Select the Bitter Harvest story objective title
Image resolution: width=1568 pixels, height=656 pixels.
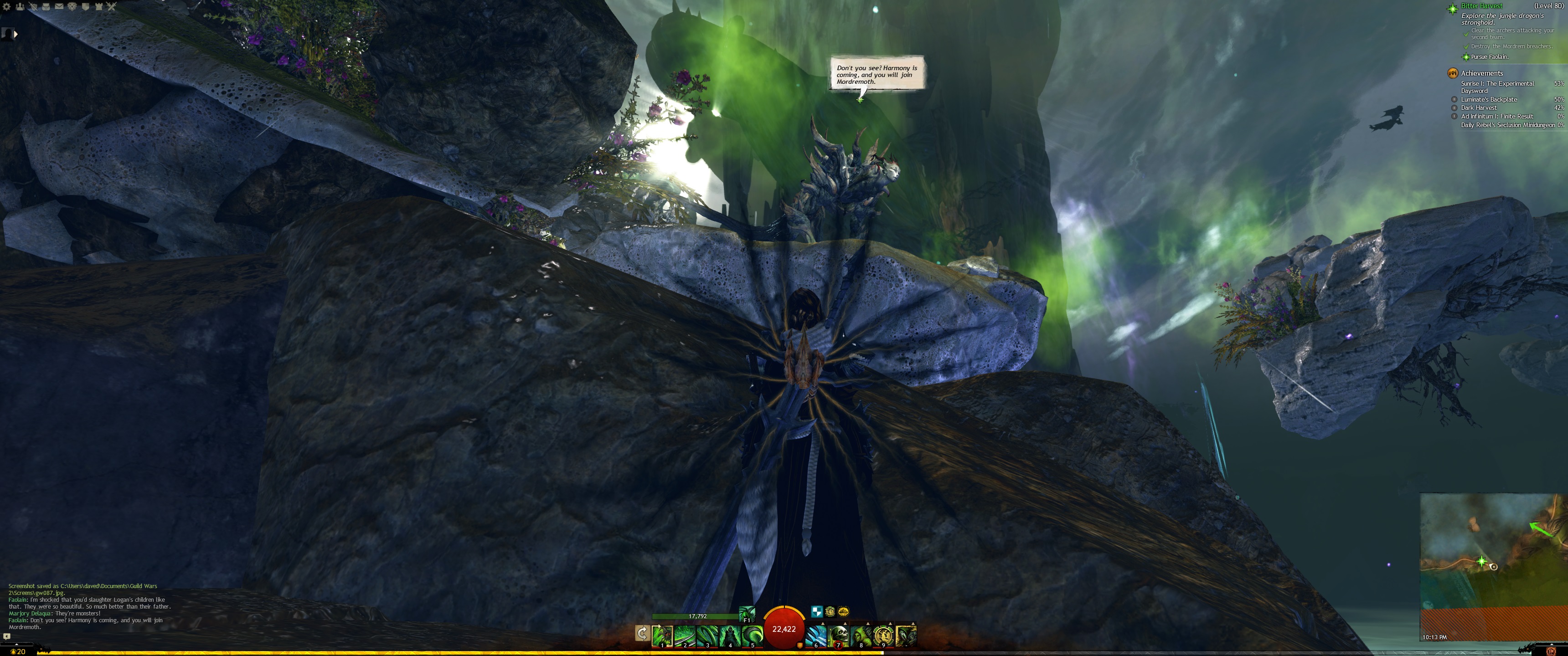click(1481, 6)
